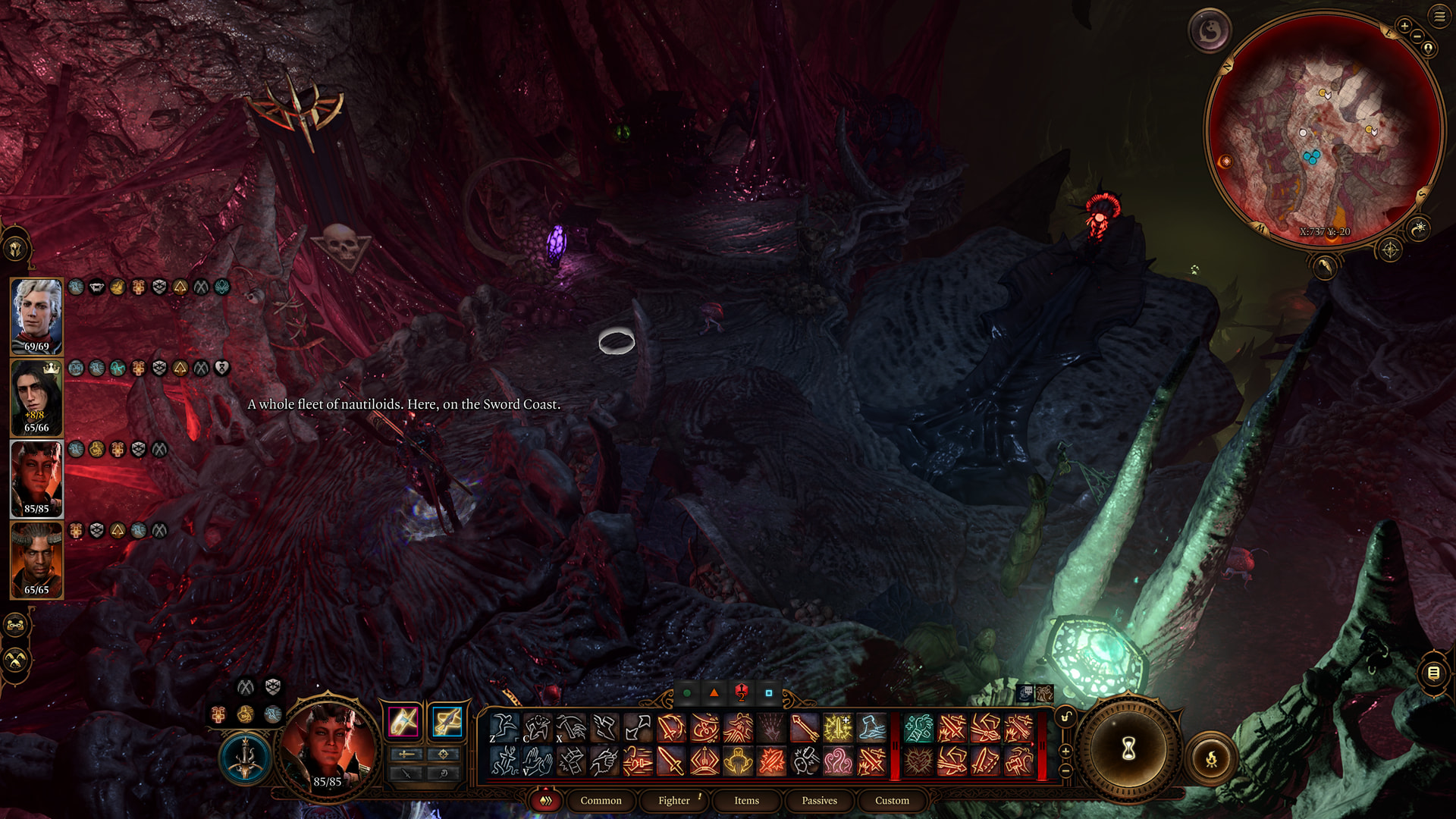Open the game menu hamburger button
This screenshot has width=1456, height=819.
click(x=1439, y=16)
